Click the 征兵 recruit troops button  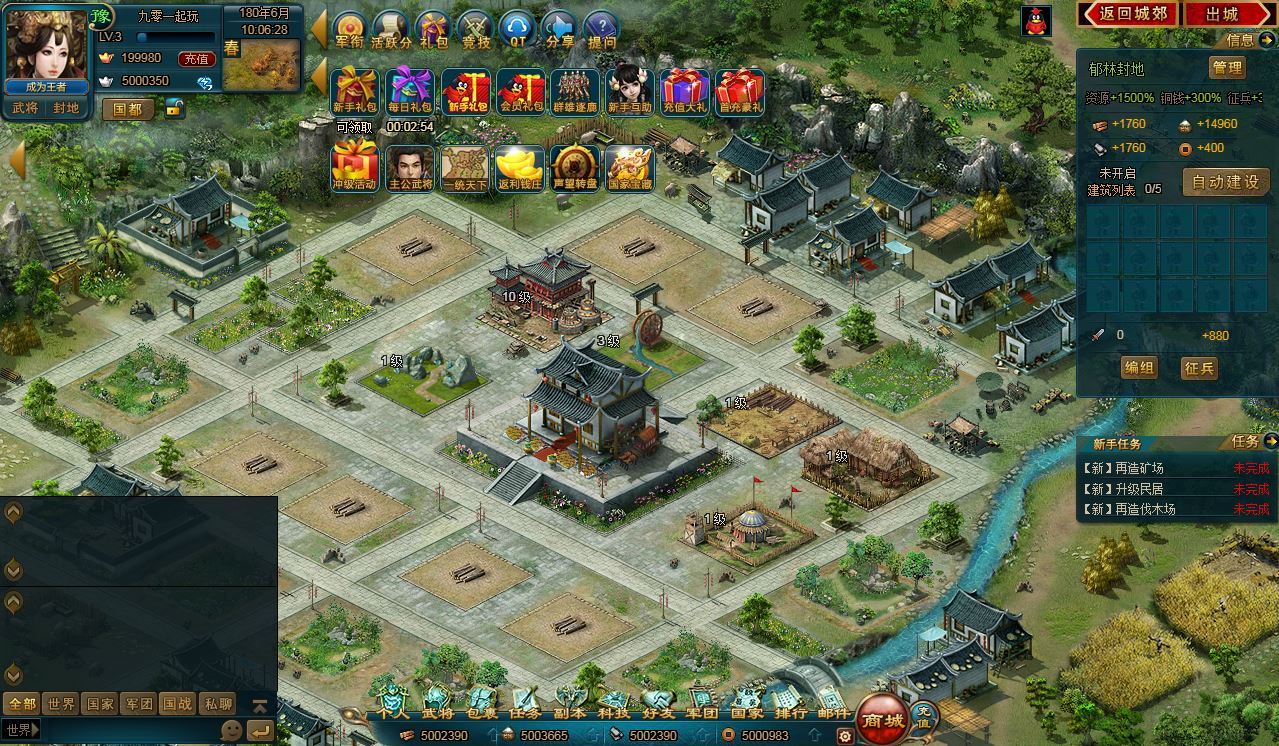[x=1199, y=368]
